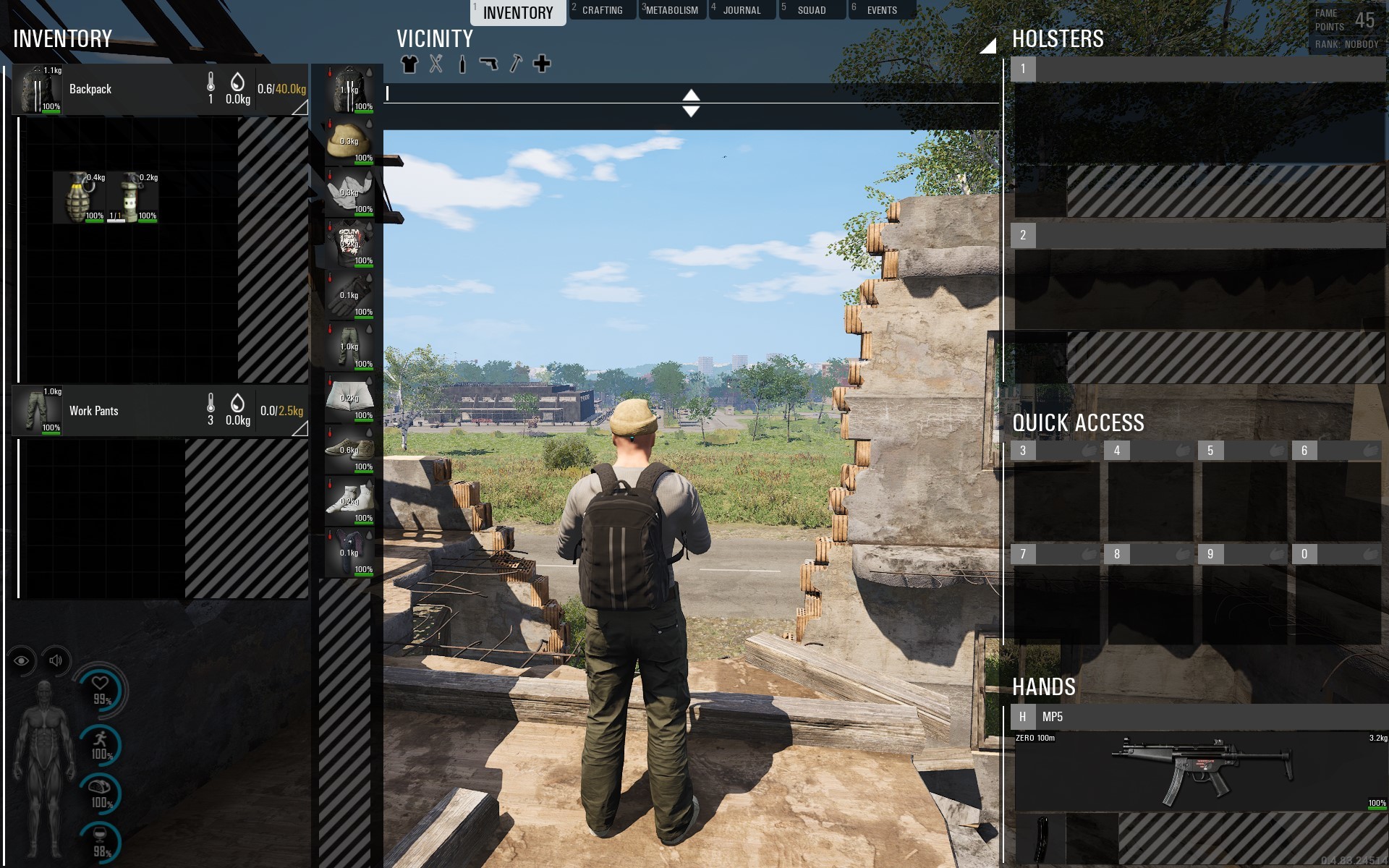Click the vicinity panel sort arrows

[691, 103]
